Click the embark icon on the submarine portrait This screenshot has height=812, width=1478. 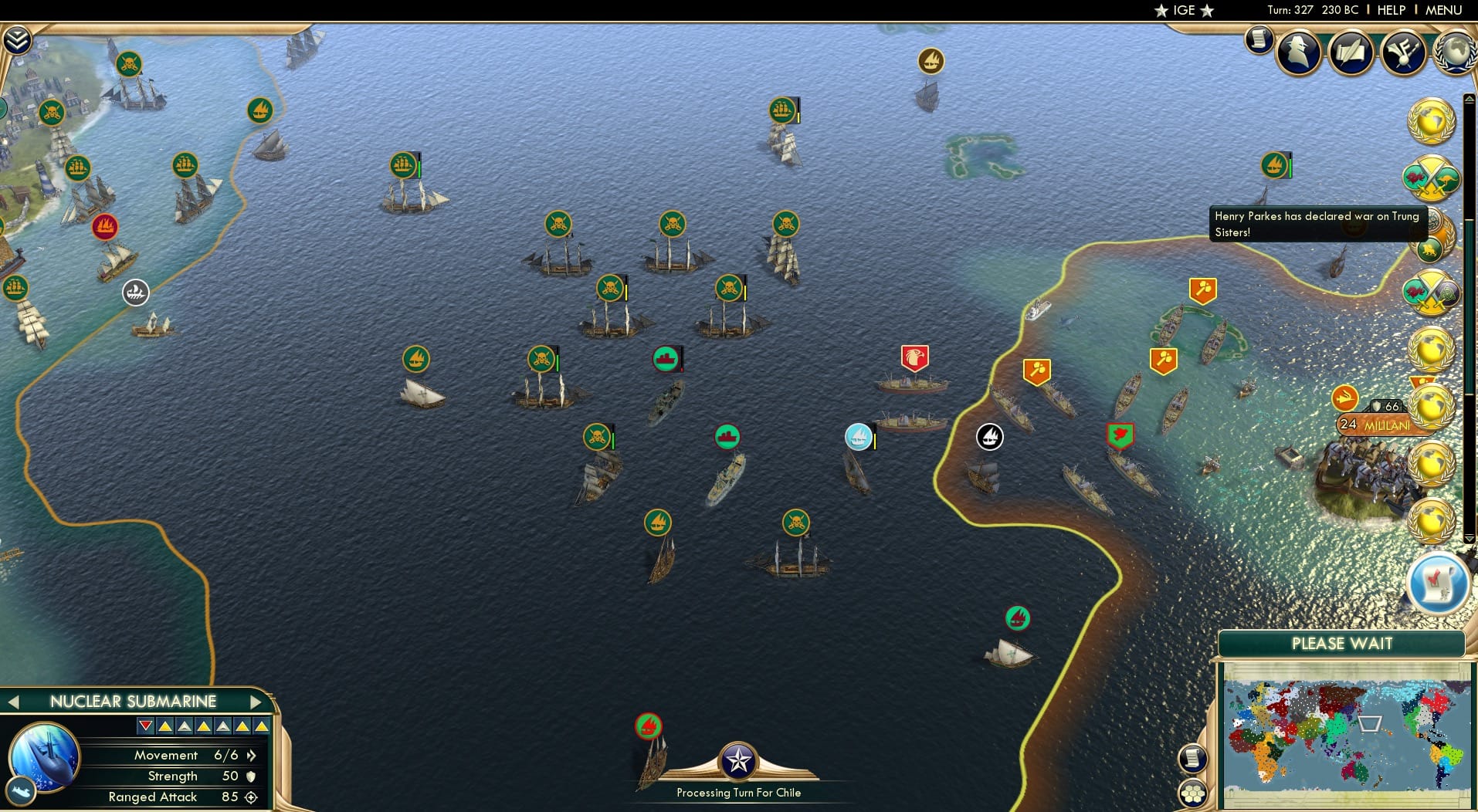pos(22,790)
